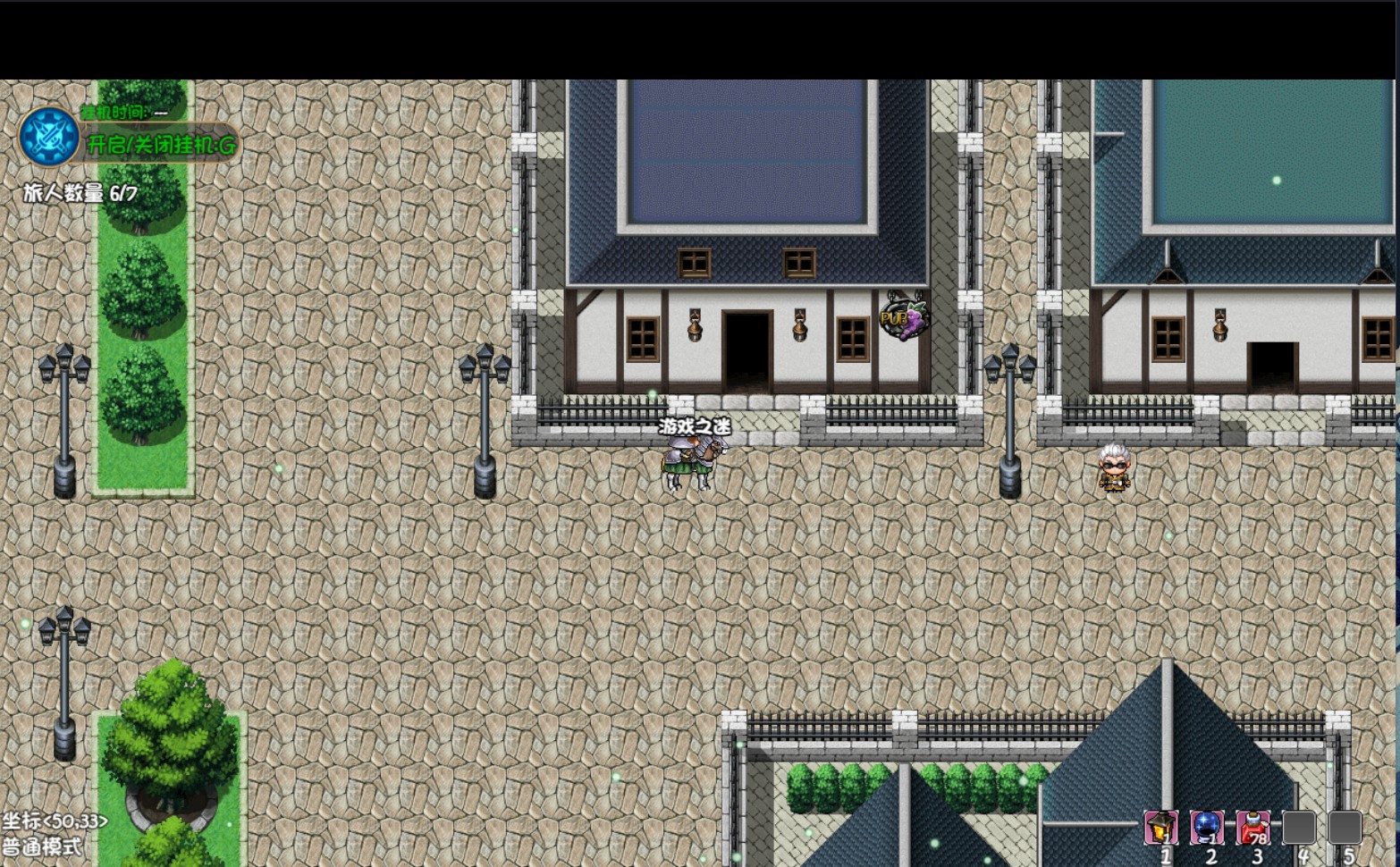Viewport: 1400px width, 867px height.
Task: Use the red potion in hotbar slot 3
Action: point(1252,828)
